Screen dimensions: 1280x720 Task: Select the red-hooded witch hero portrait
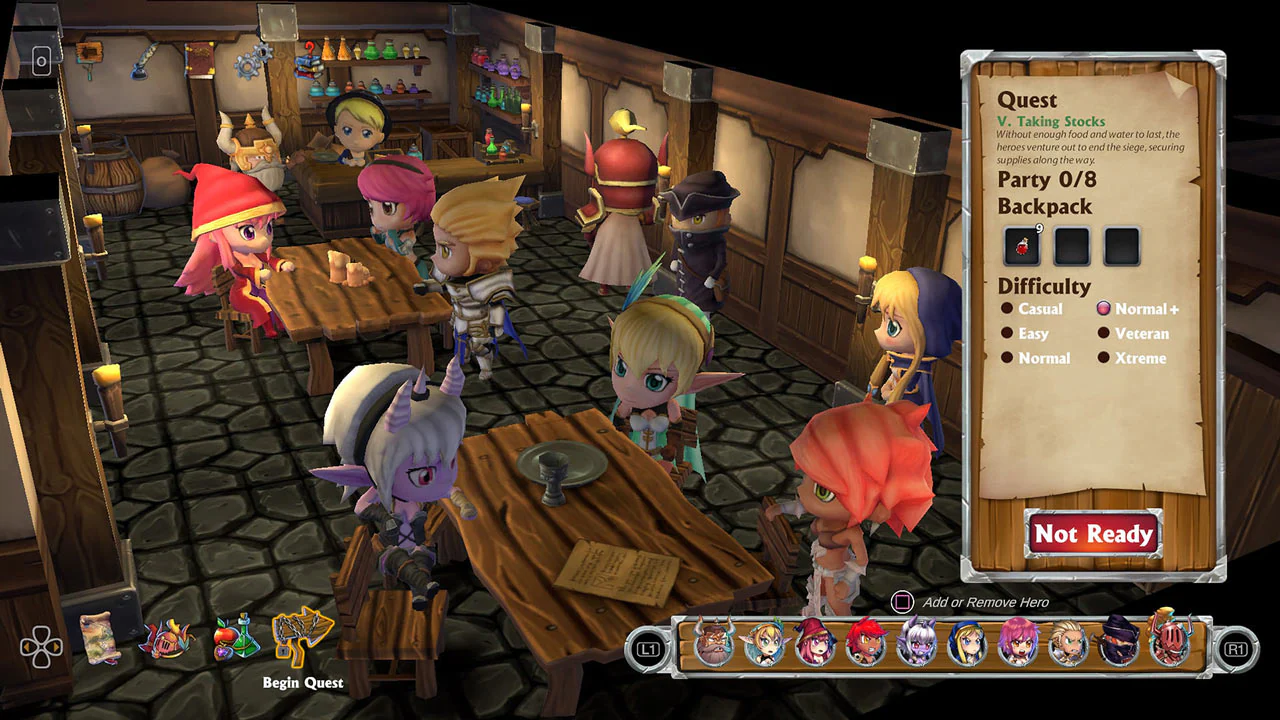[x=815, y=643]
